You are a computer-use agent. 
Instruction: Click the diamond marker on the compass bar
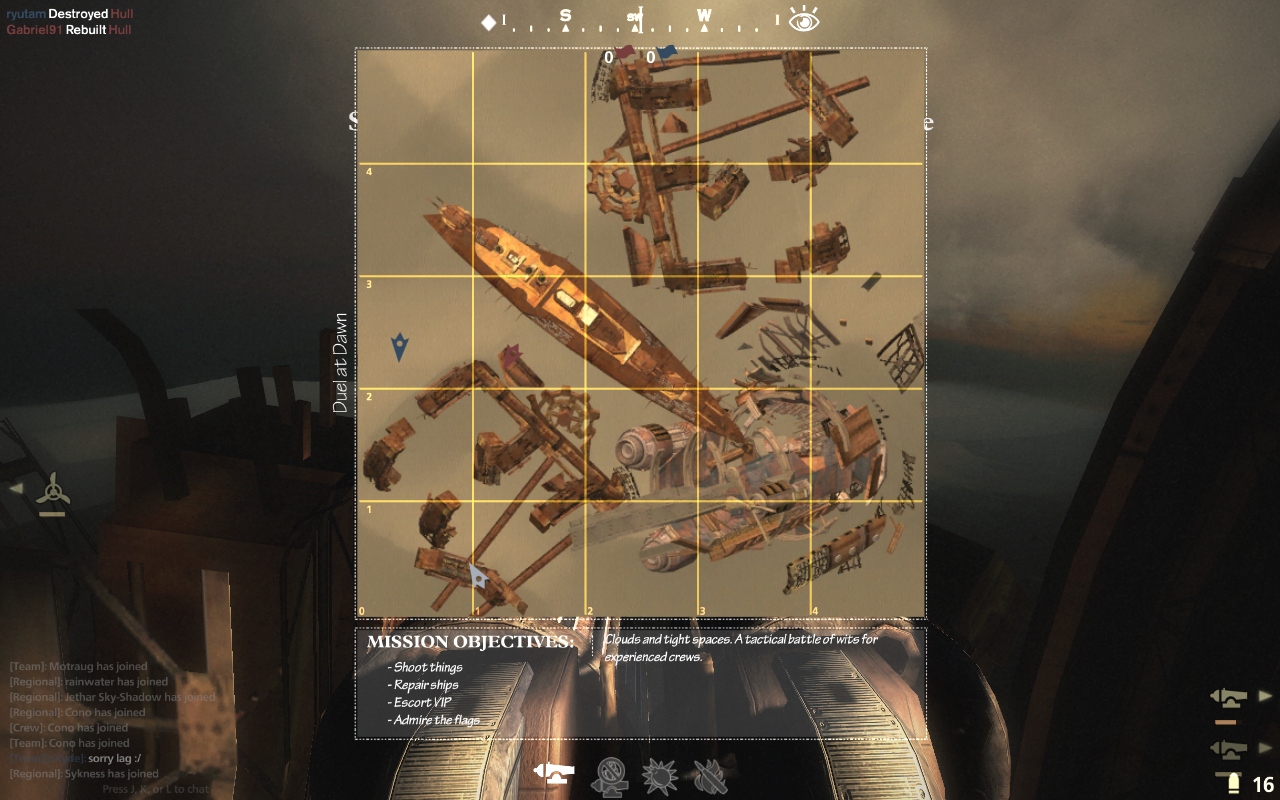488,21
